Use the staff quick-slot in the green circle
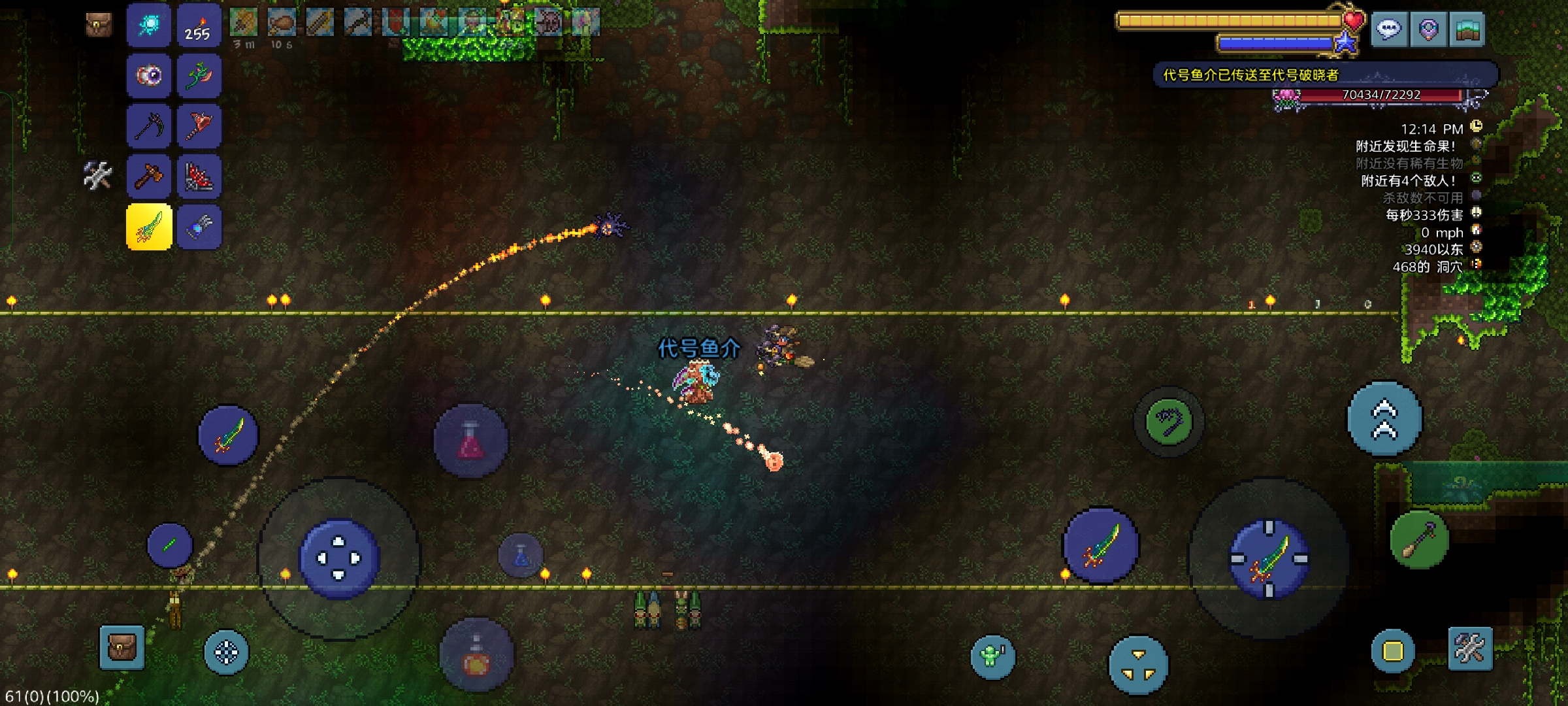 (x=1419, y=539)
